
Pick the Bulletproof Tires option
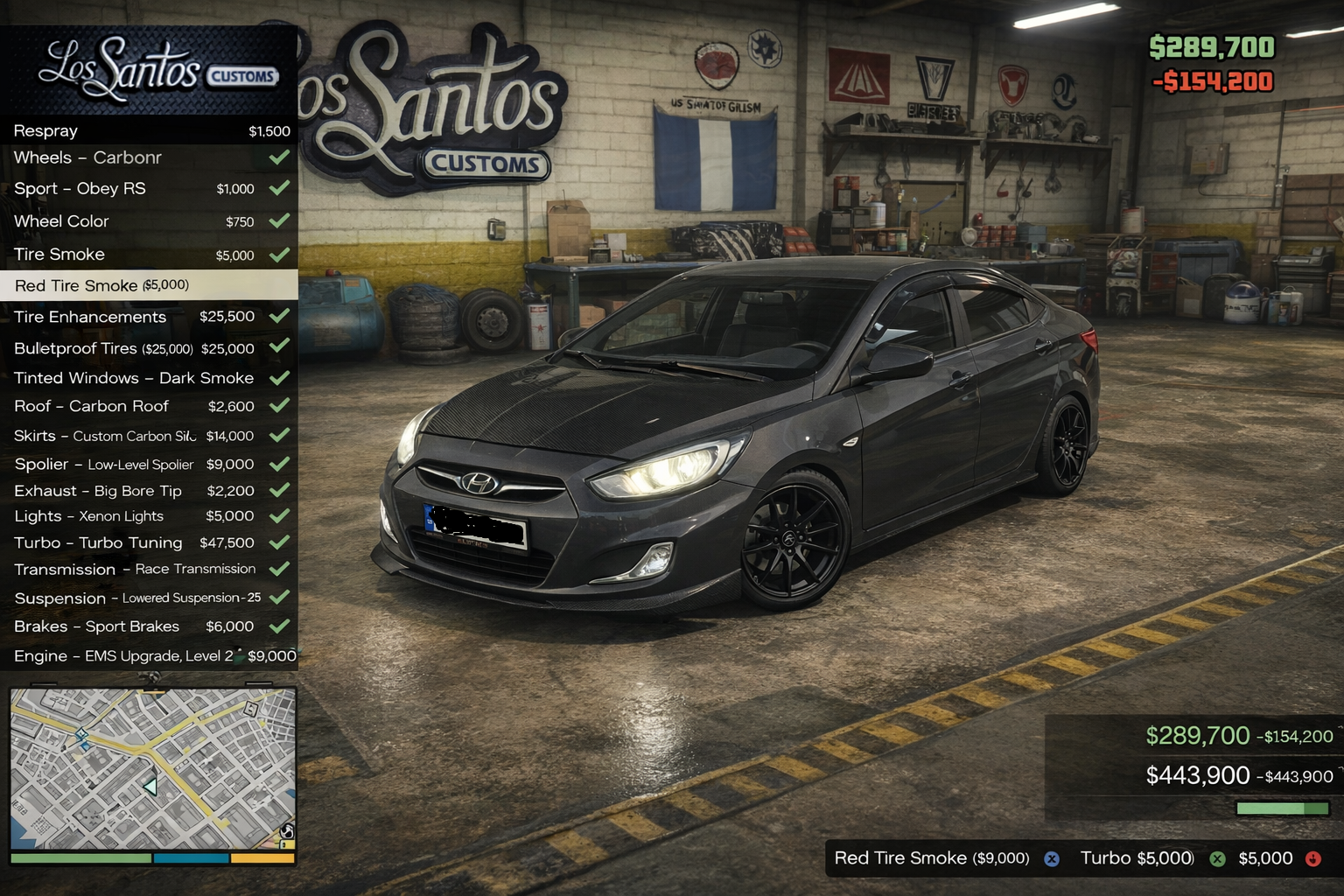pos(149,348)
